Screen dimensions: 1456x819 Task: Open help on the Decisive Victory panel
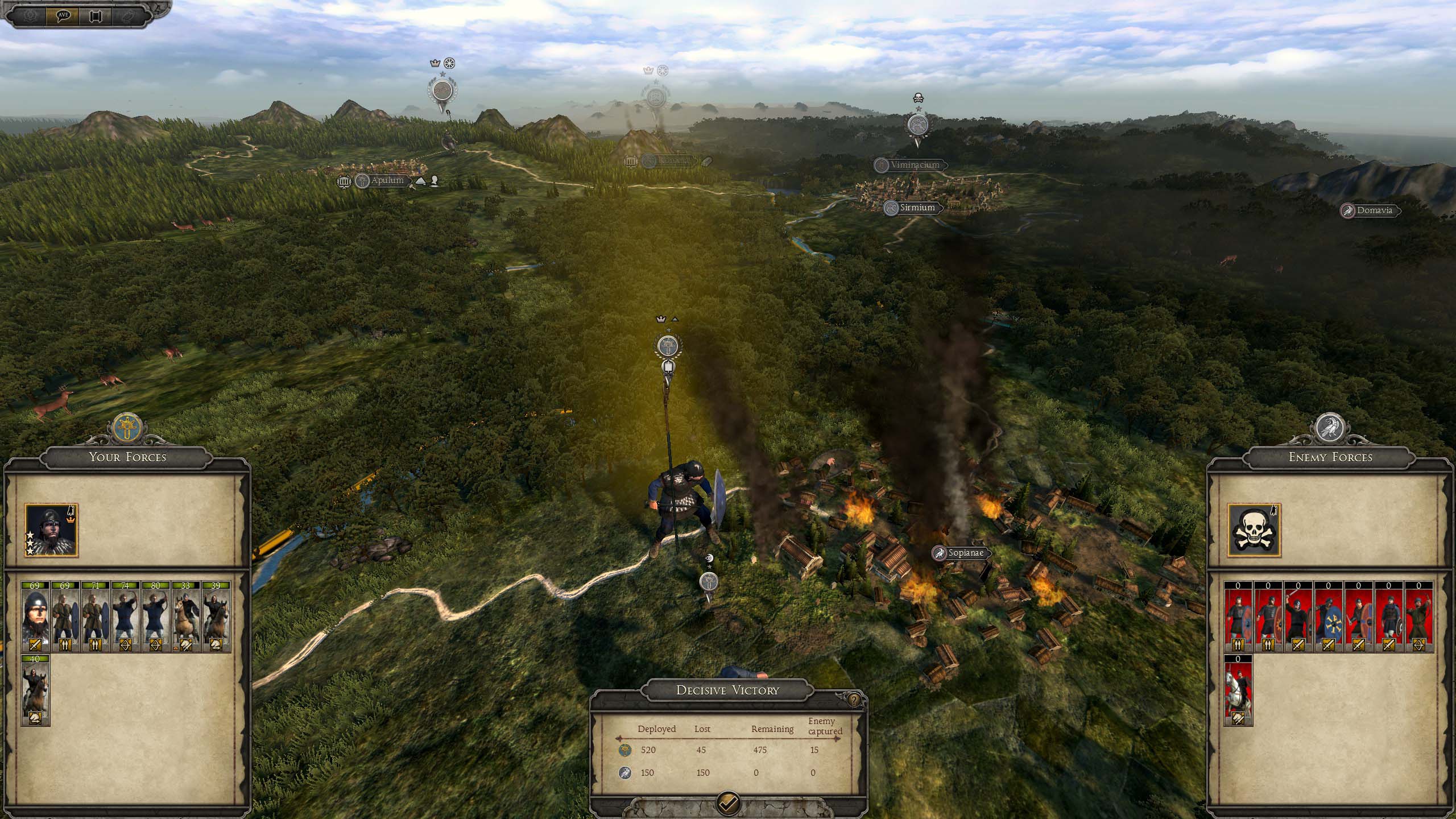pyautogui.click(x=854, y=700)
